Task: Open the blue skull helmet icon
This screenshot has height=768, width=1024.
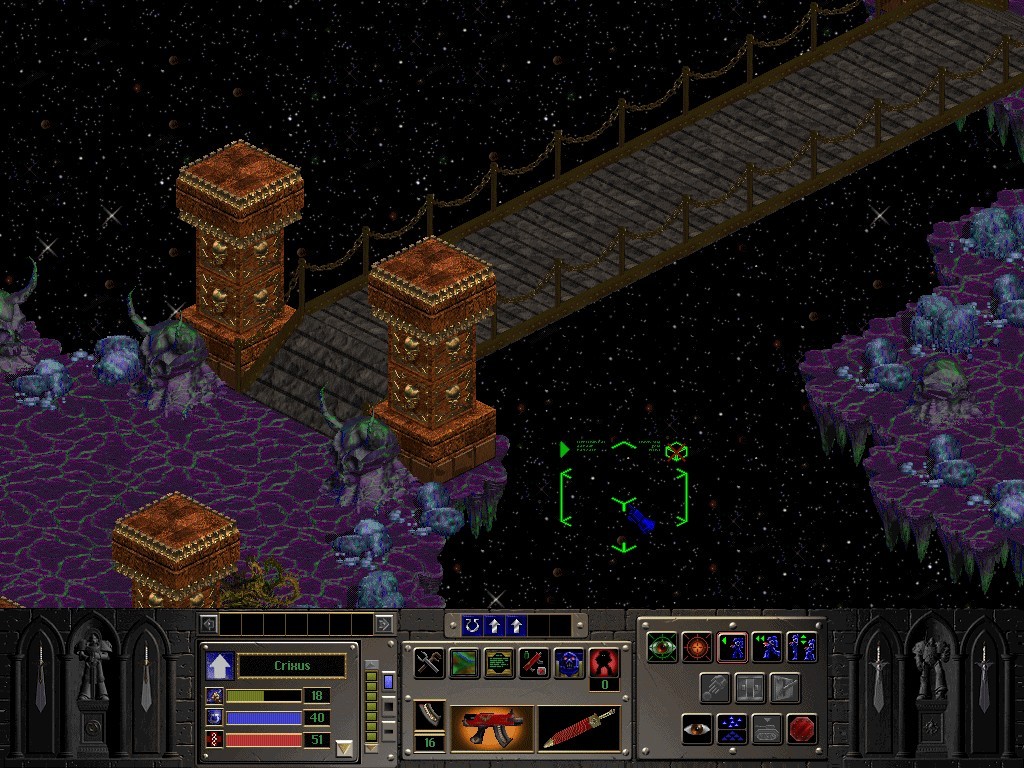Action: click(x=569, y=663)
